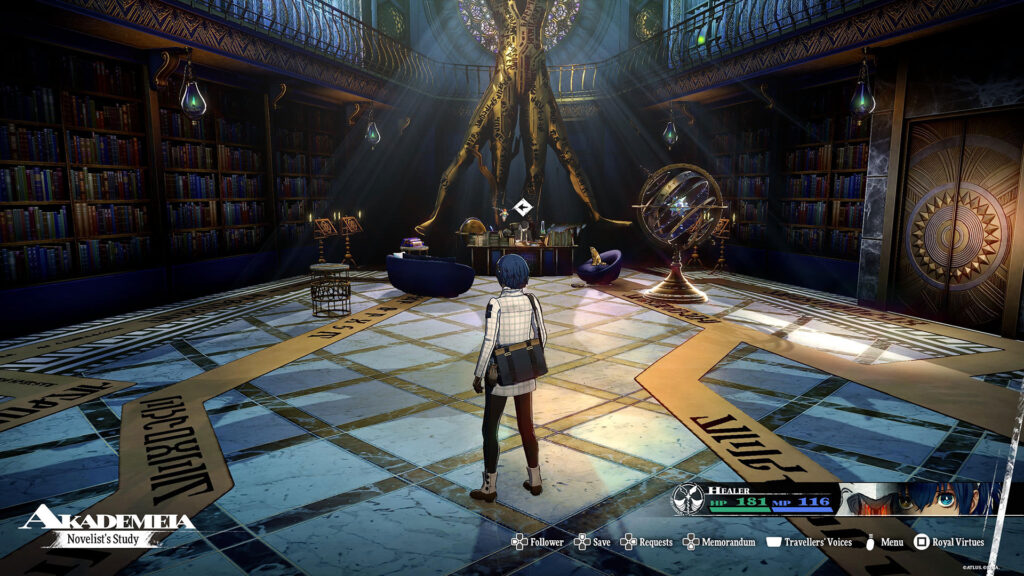Open the Follower shortcut
This screenshot has width=1024, height=576.
point(538,542)
